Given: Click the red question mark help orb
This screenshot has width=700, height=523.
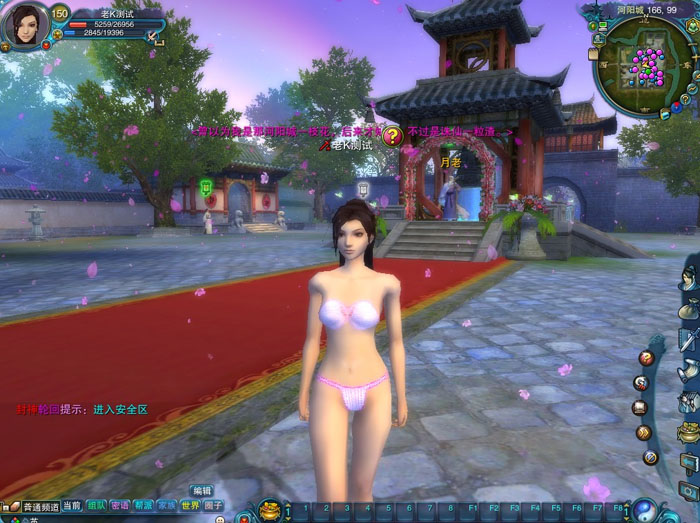Looking at the screenshot, I should (x=646, y=357).
